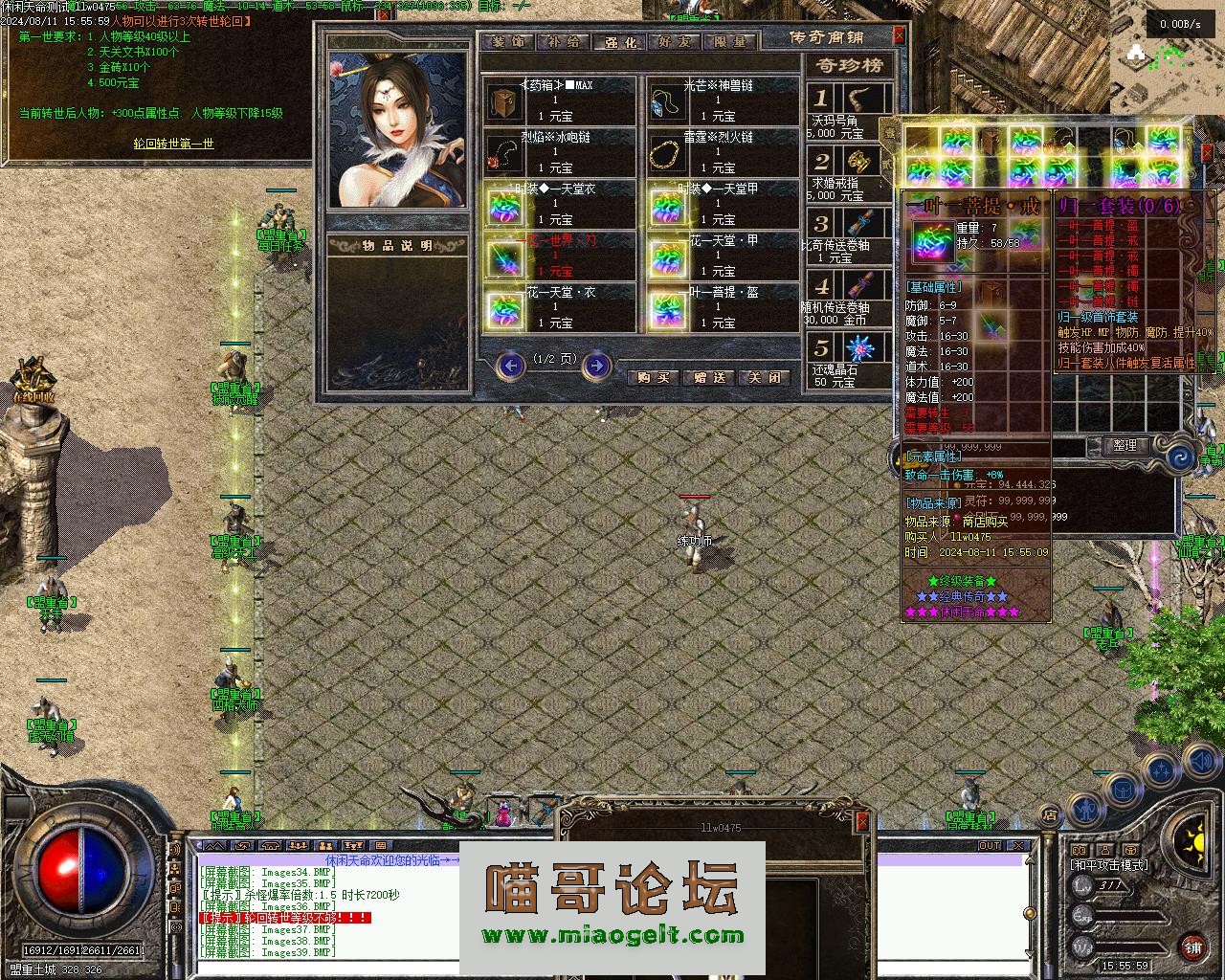This screenshot has height=980, width=1225.
Task: Switch to the 限量 limited tab
Action: pyautogui.click(x=729, y=42)
